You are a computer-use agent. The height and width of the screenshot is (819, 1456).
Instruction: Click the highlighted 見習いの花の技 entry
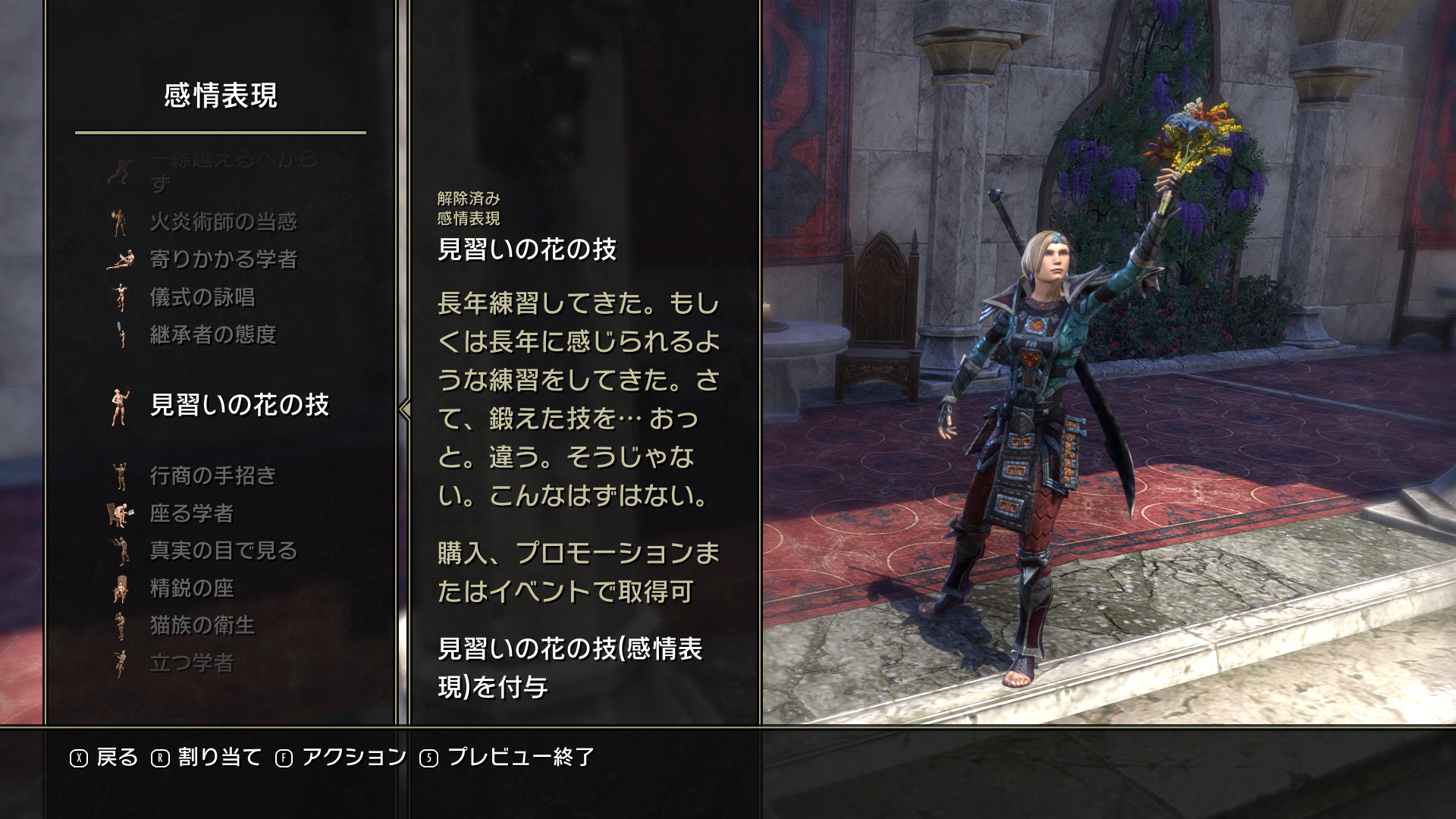[x=239, y=405]
